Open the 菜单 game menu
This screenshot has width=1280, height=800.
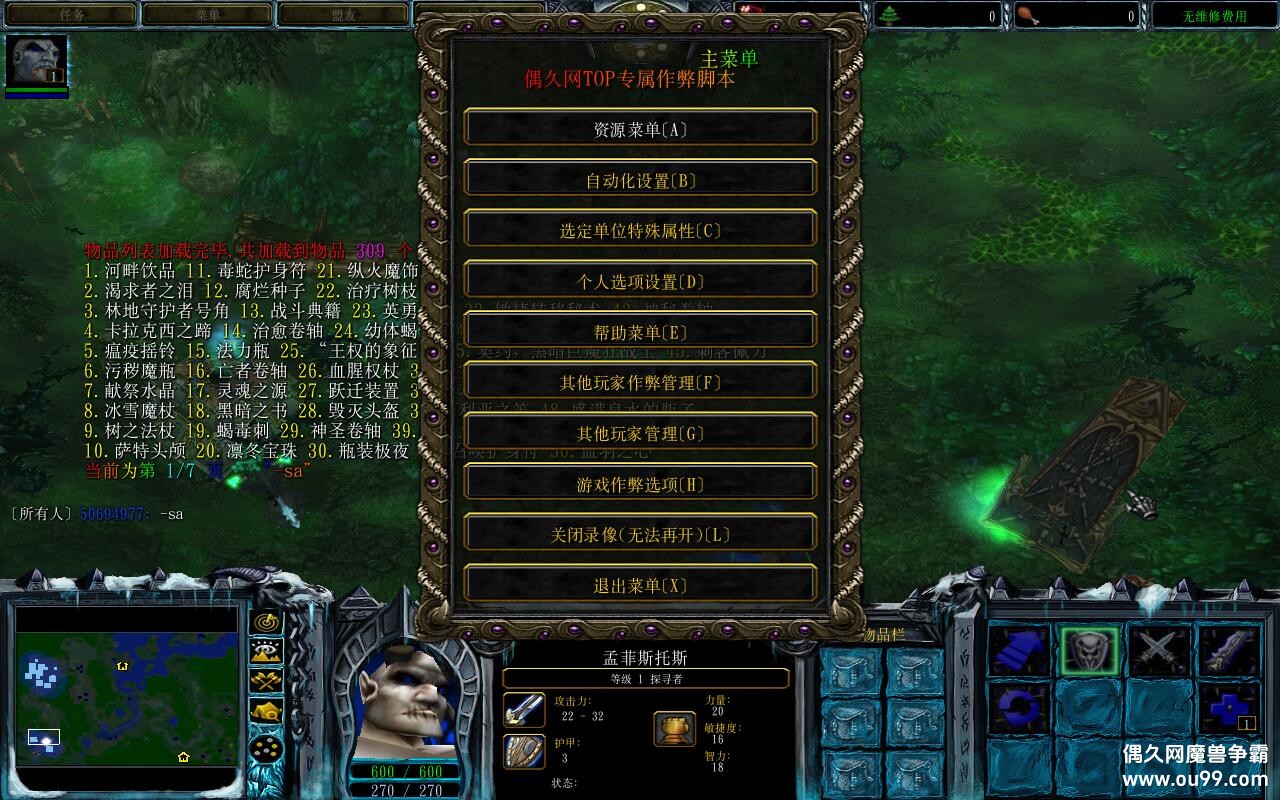click(x=207, y=14)
